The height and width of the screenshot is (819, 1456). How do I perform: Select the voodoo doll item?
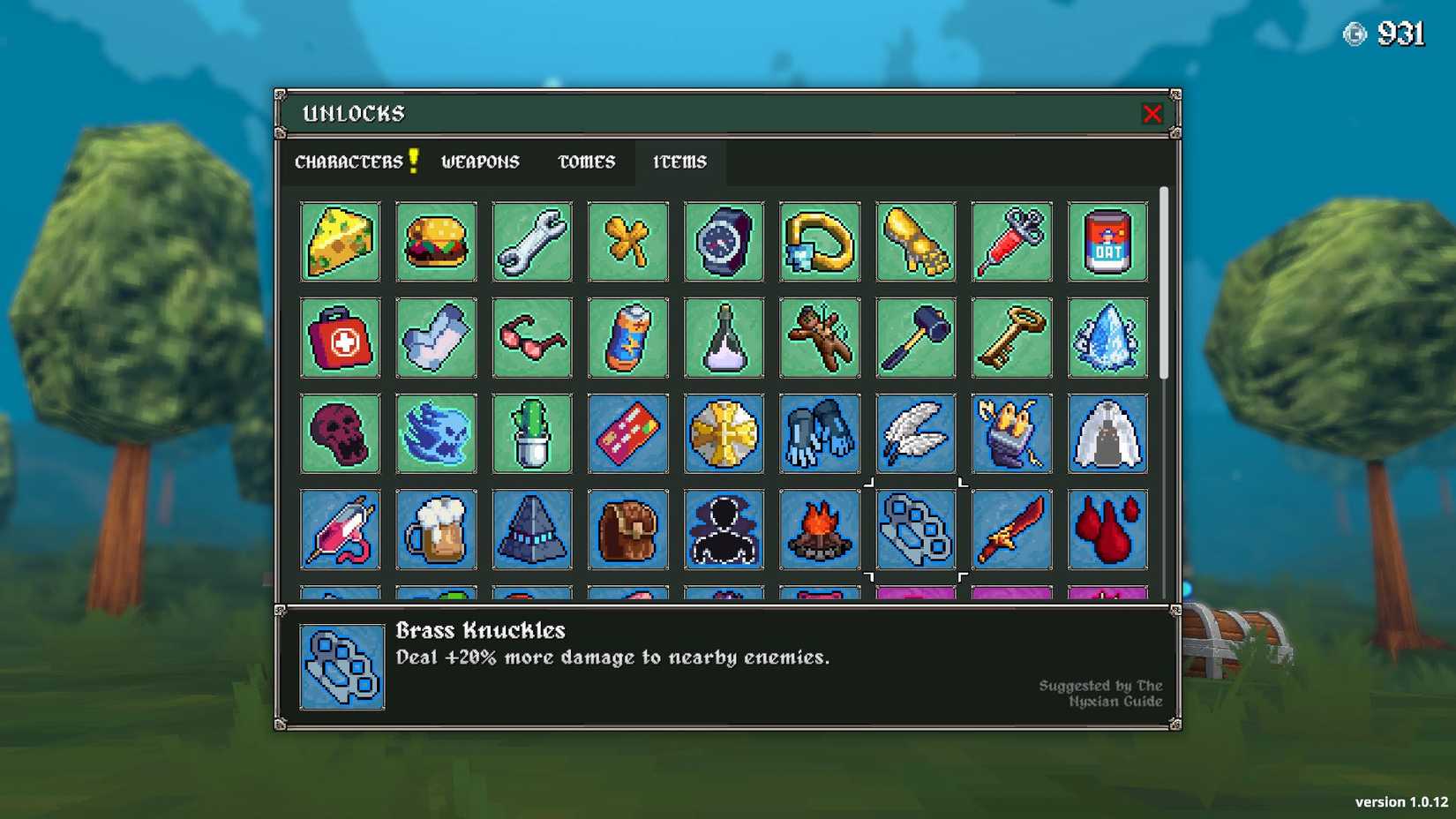point(819,338)
